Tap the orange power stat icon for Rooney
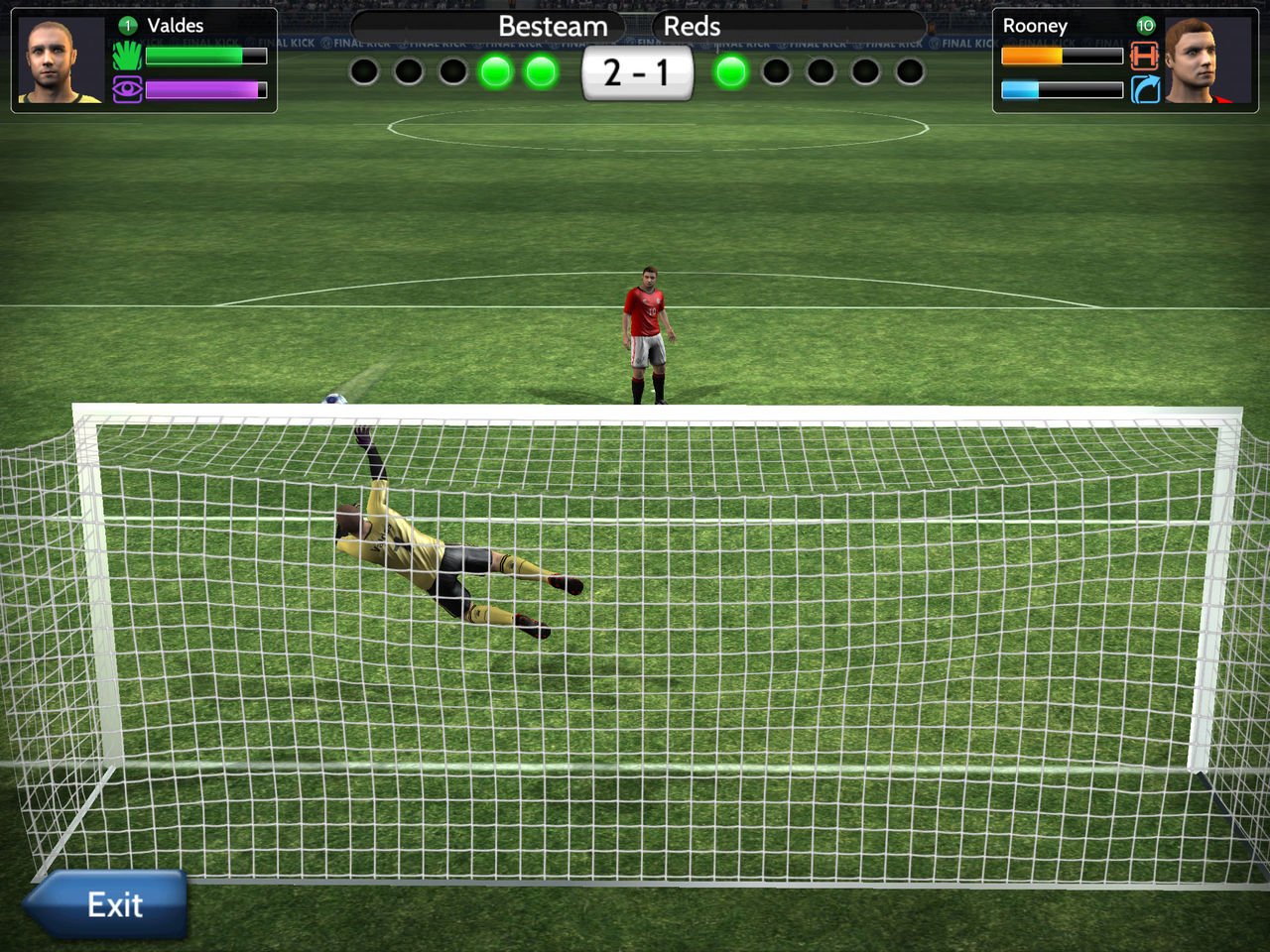The width and height of the screenshot is (1270, 952). coord(1145,57)
